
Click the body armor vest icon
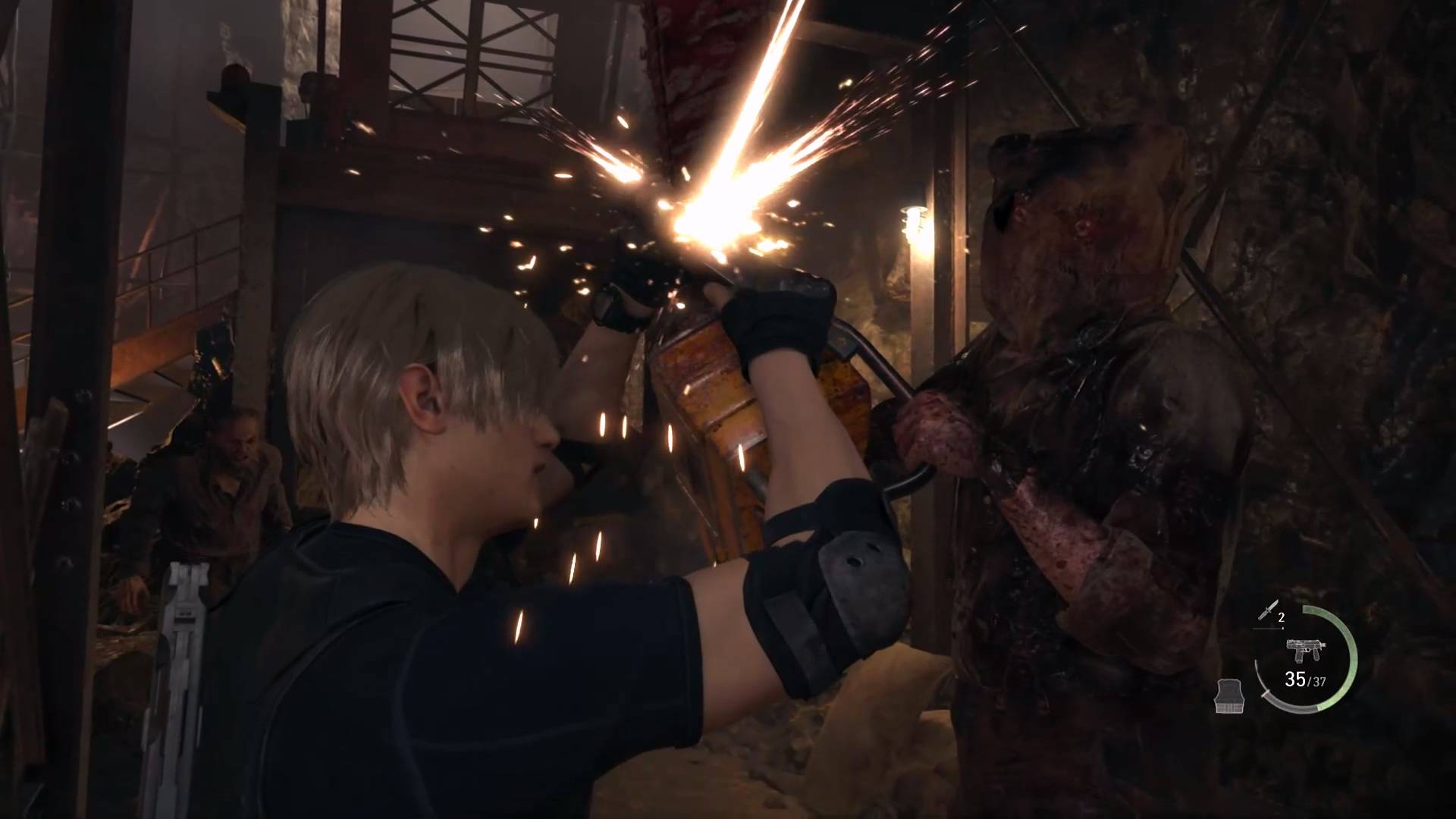[1229, 695]
